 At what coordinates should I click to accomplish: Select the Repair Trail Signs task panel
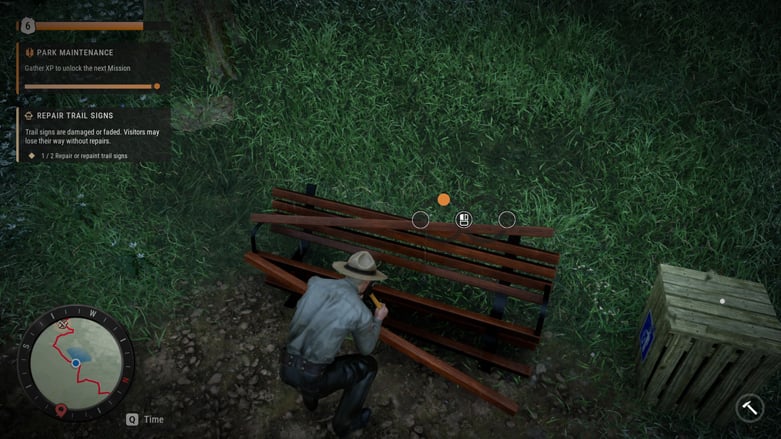coord(90,134)
